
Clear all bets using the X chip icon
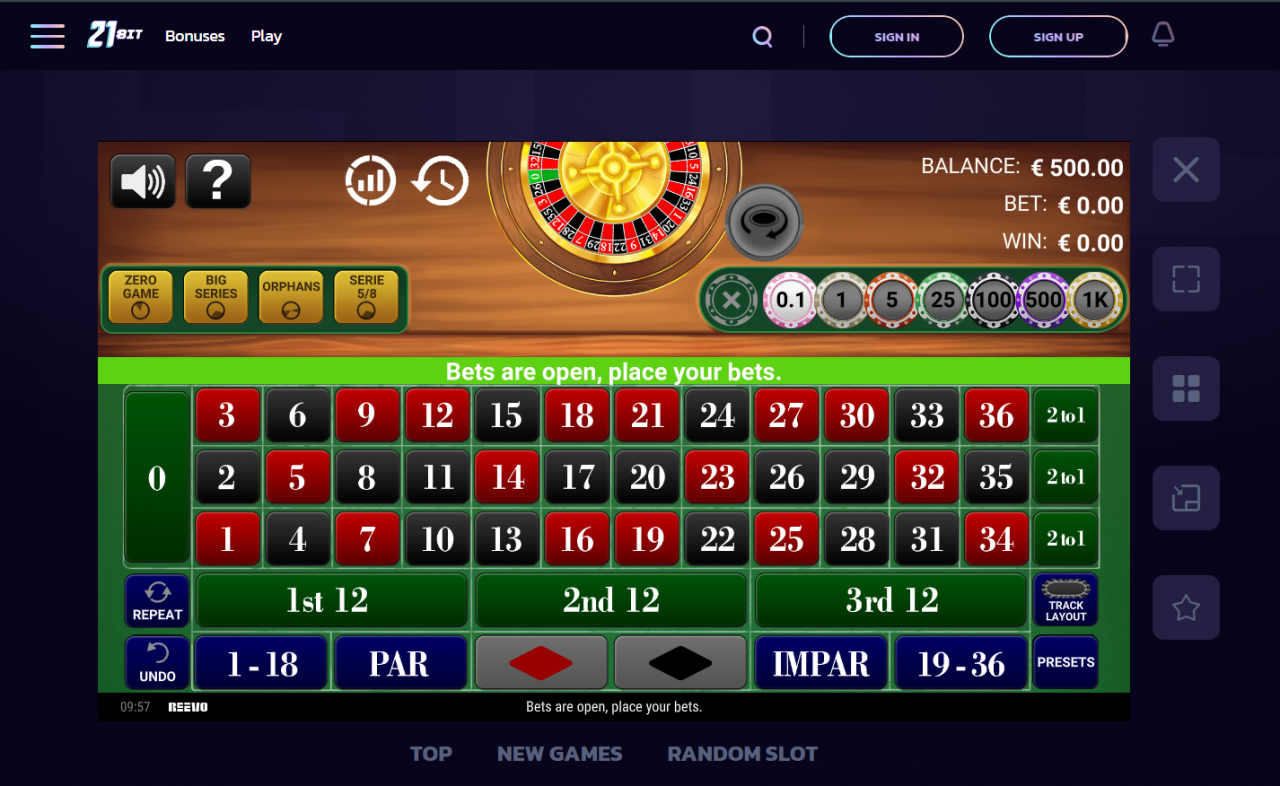(x=730, y=300)
